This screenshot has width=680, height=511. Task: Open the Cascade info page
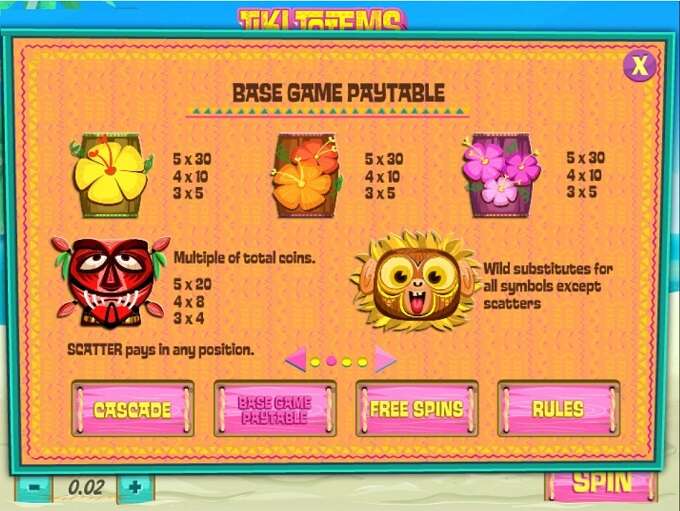click(x=133, y=408)
